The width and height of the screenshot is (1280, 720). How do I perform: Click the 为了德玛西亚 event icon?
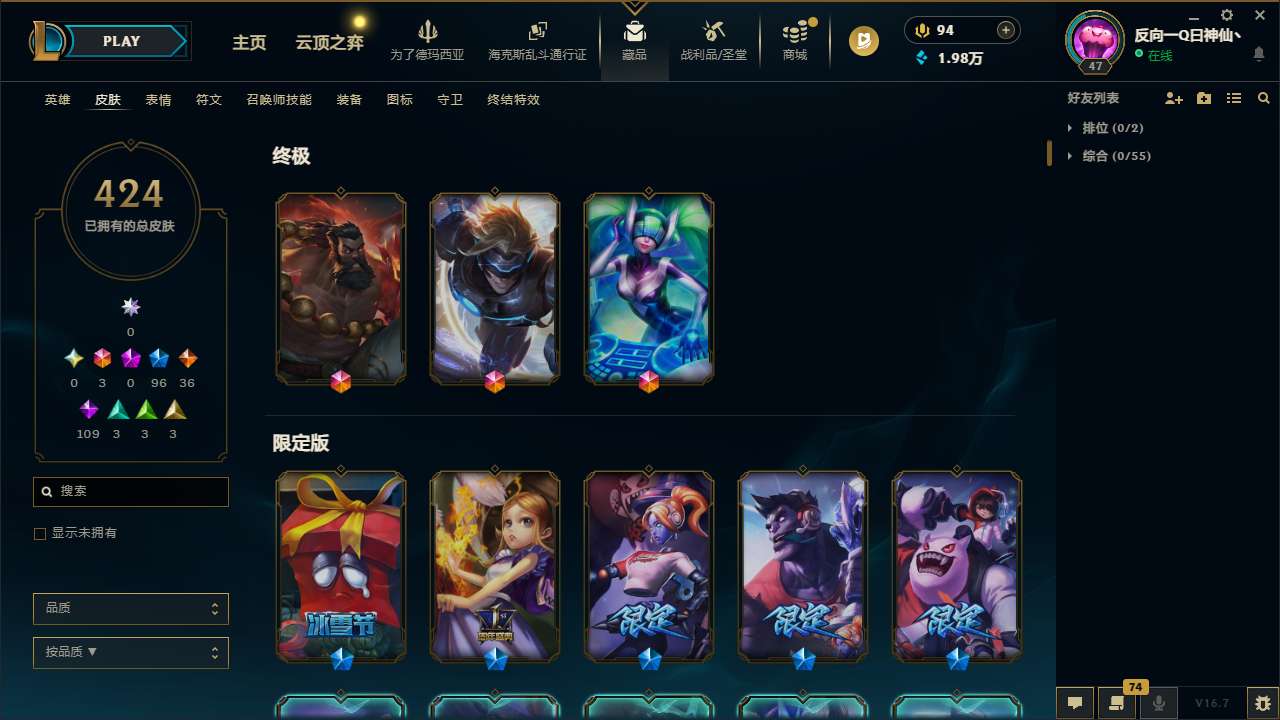click(428, 40)
